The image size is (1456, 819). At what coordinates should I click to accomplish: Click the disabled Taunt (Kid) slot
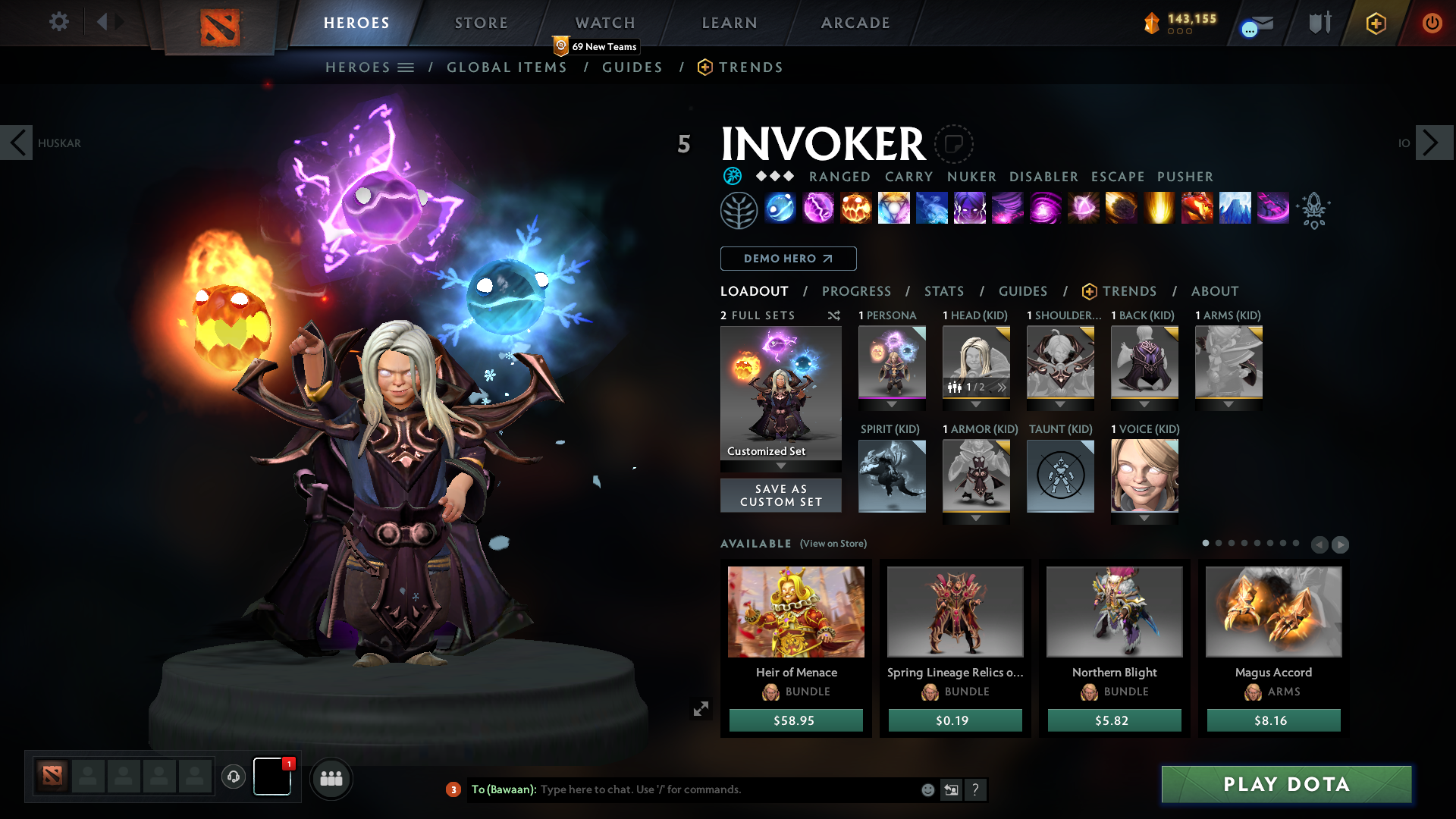tap(1060, 476)
